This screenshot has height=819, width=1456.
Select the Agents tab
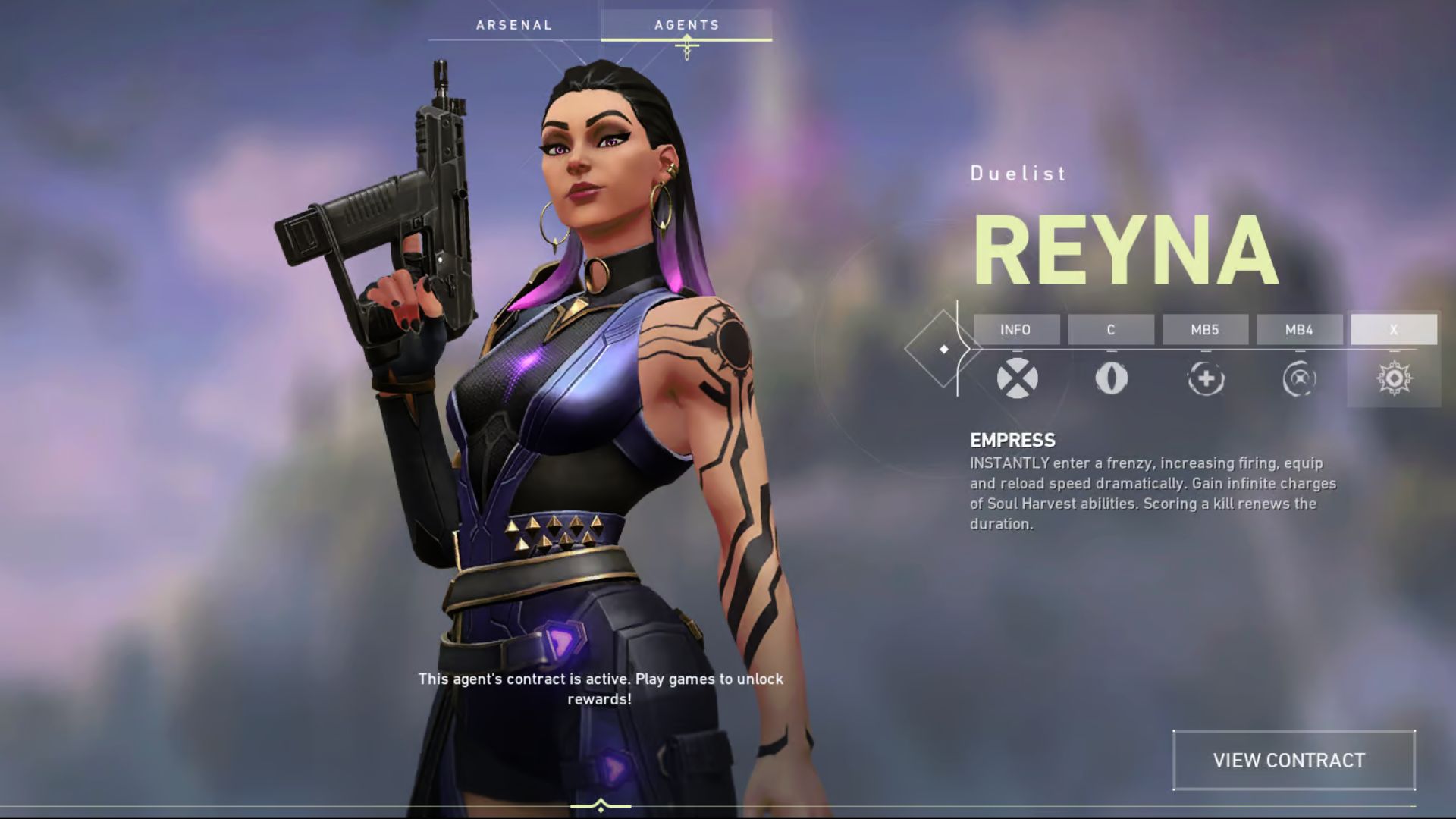(686, 25)
